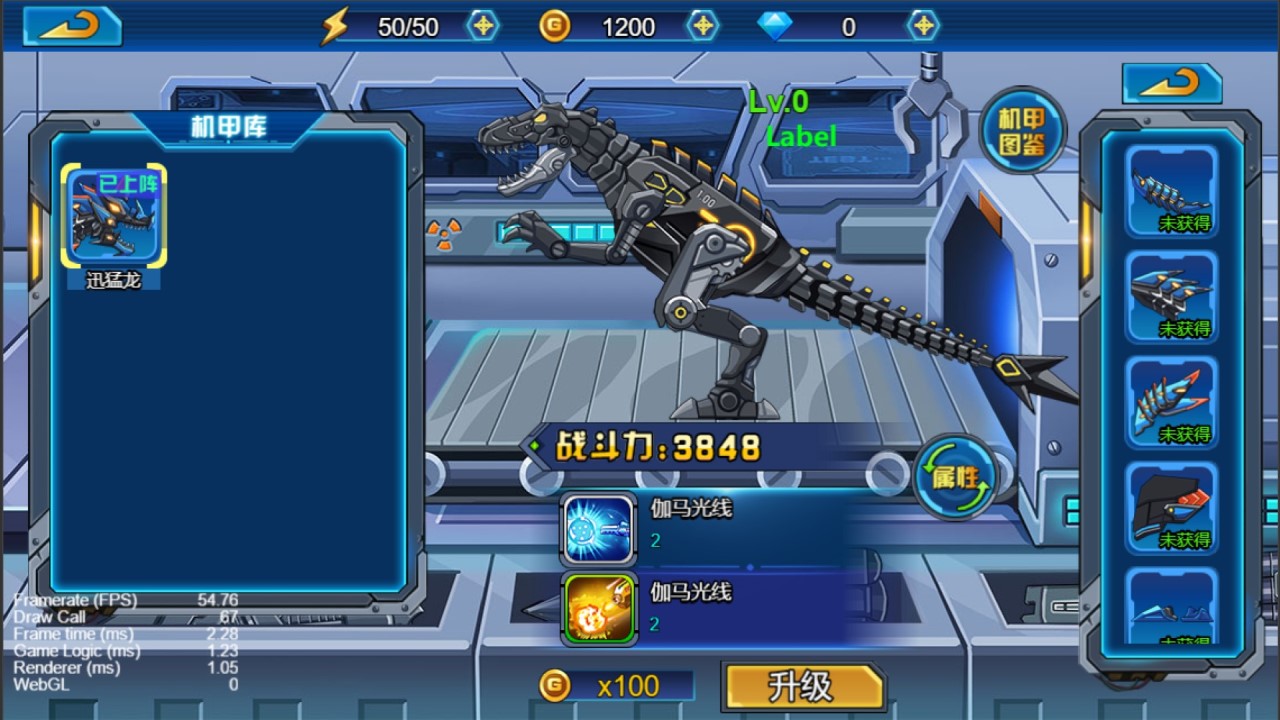
Task: Upgrade the mecha with 升级 button
Action: (x=803, y=687)
